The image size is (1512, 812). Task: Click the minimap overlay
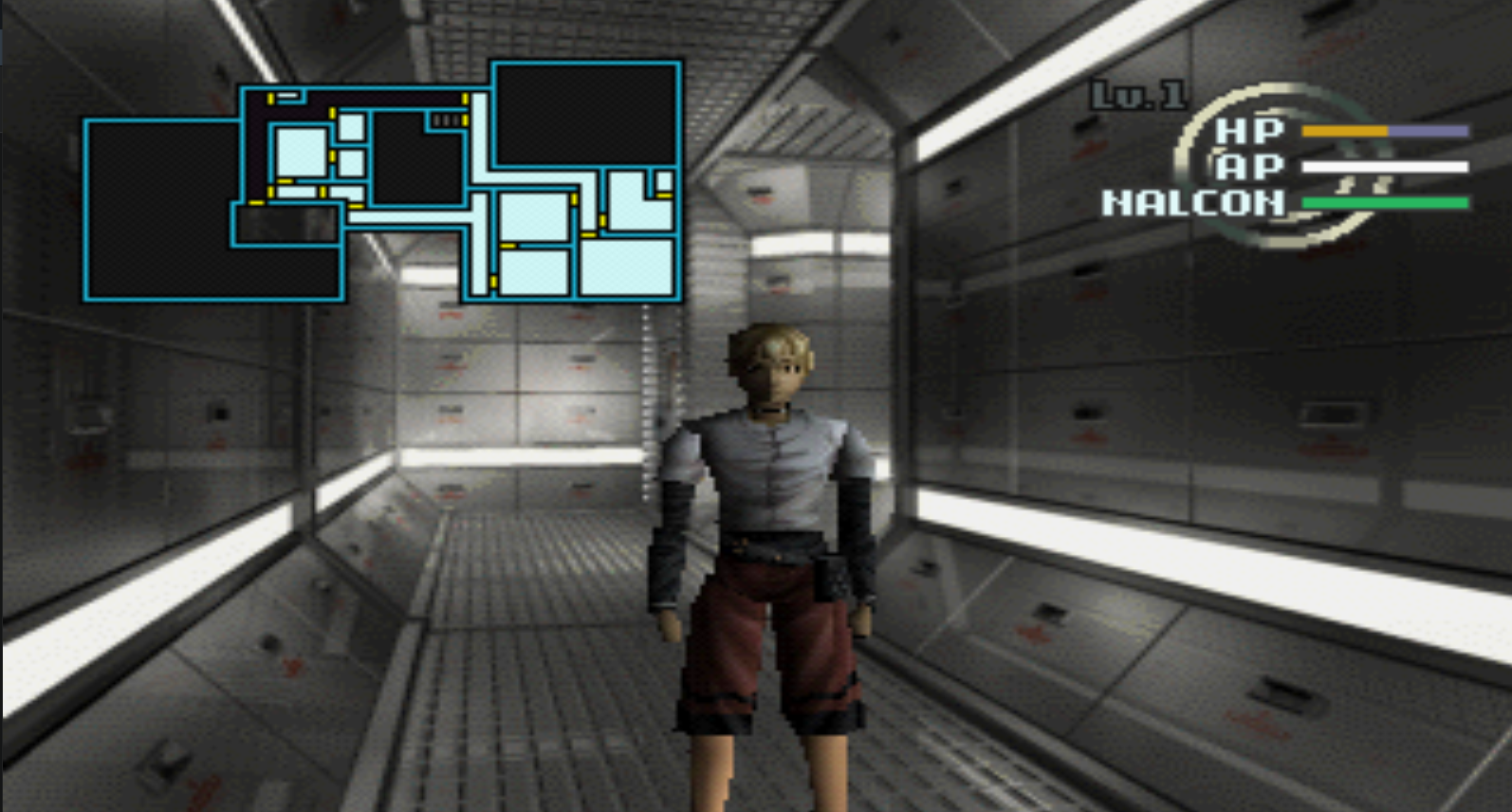click(383, 182)
